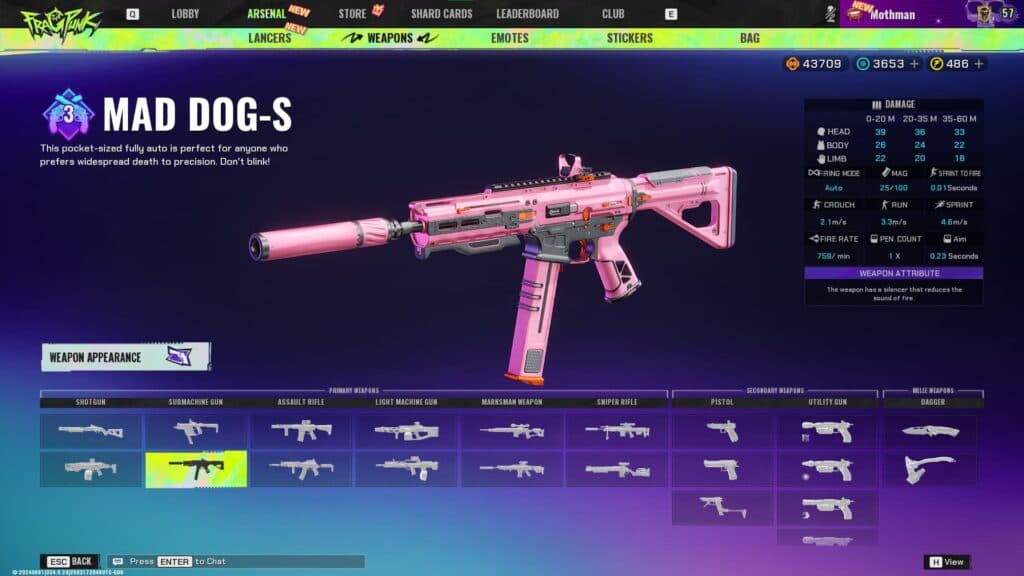
Task: Select the axe melee weapon tile
Action: [x=930, y=469]
